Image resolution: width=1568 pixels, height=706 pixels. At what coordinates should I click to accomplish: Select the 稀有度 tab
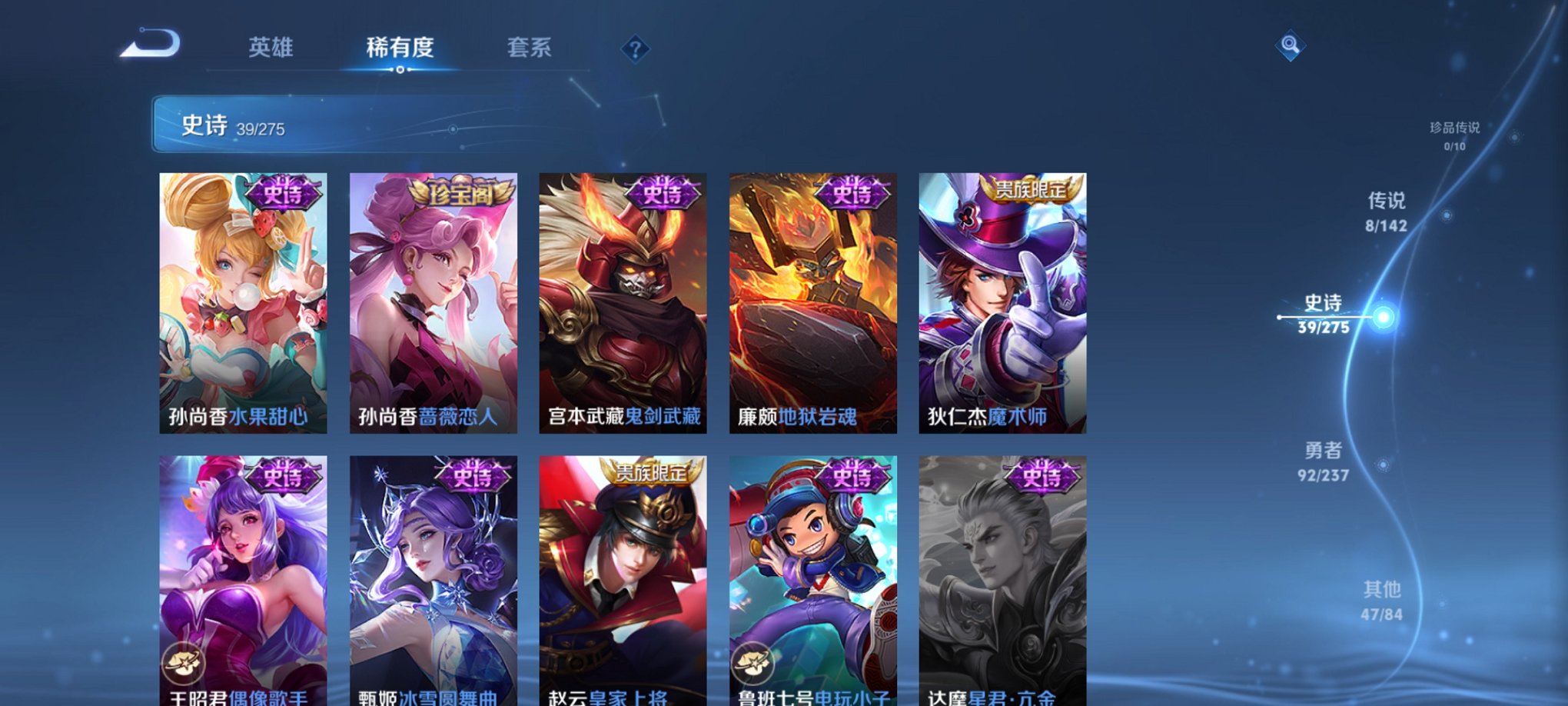[400, 48]
